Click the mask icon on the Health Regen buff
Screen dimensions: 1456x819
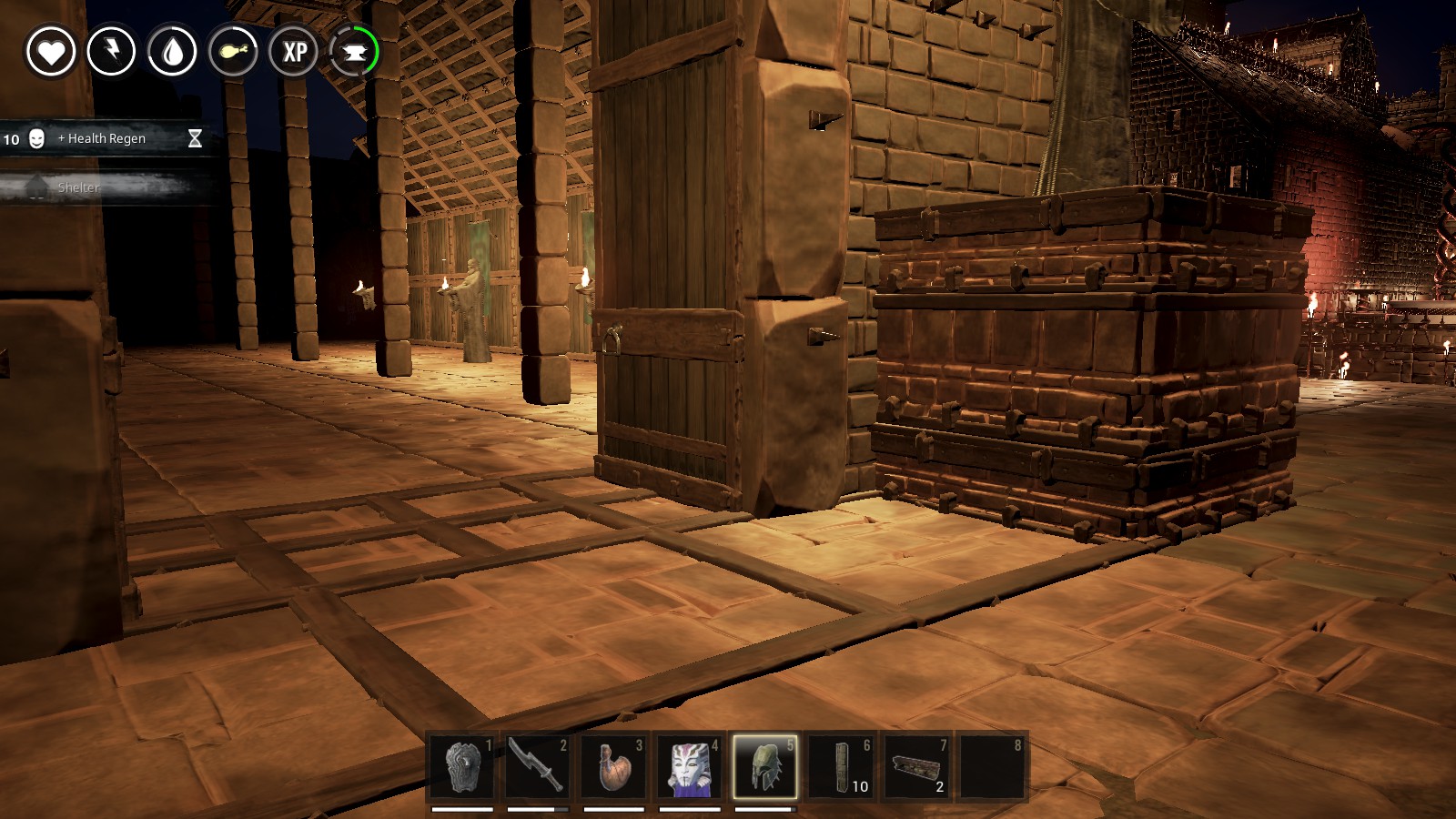click(x=36, y=138)
